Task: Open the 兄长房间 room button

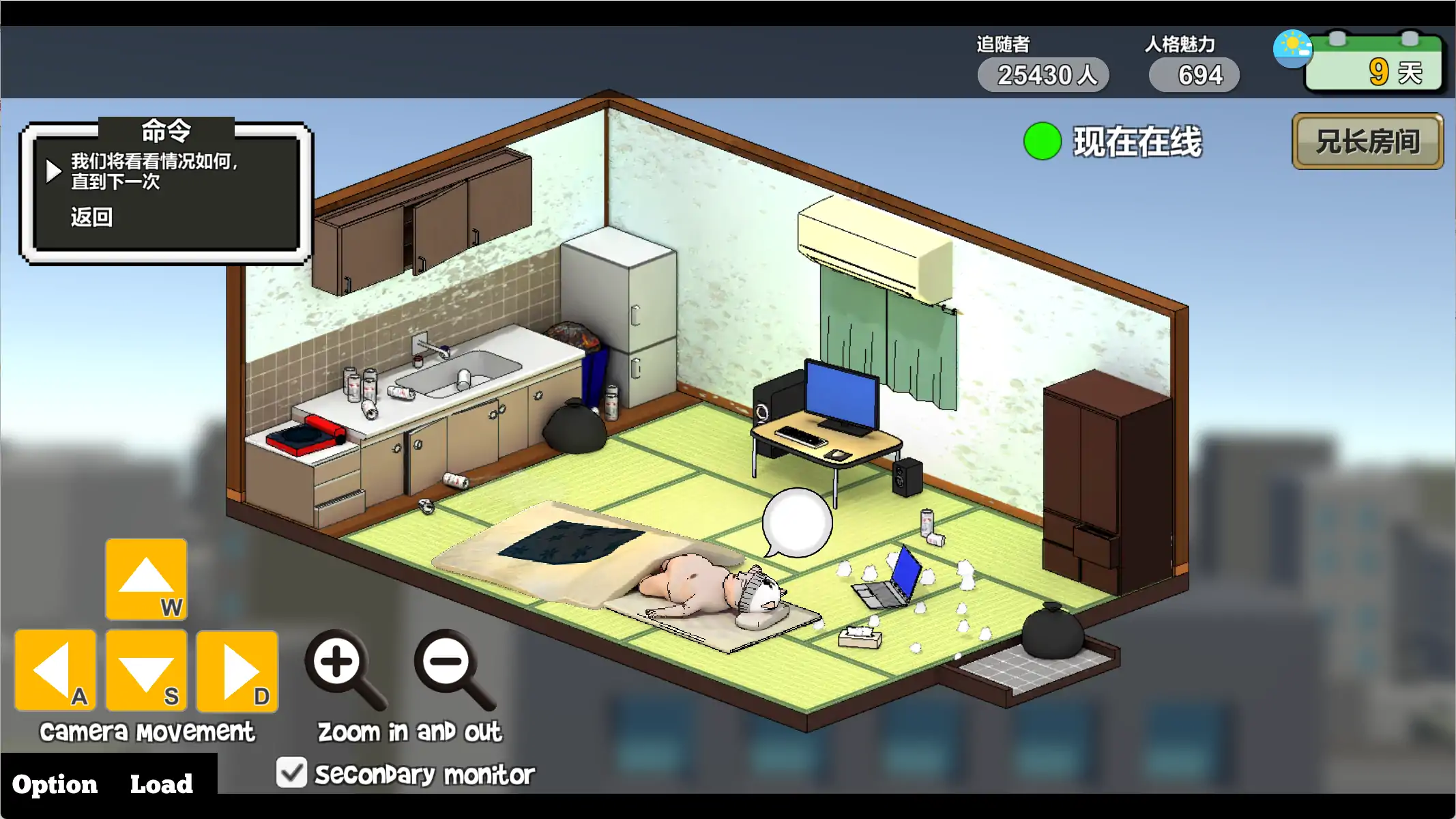Action: pos(1367,141)
